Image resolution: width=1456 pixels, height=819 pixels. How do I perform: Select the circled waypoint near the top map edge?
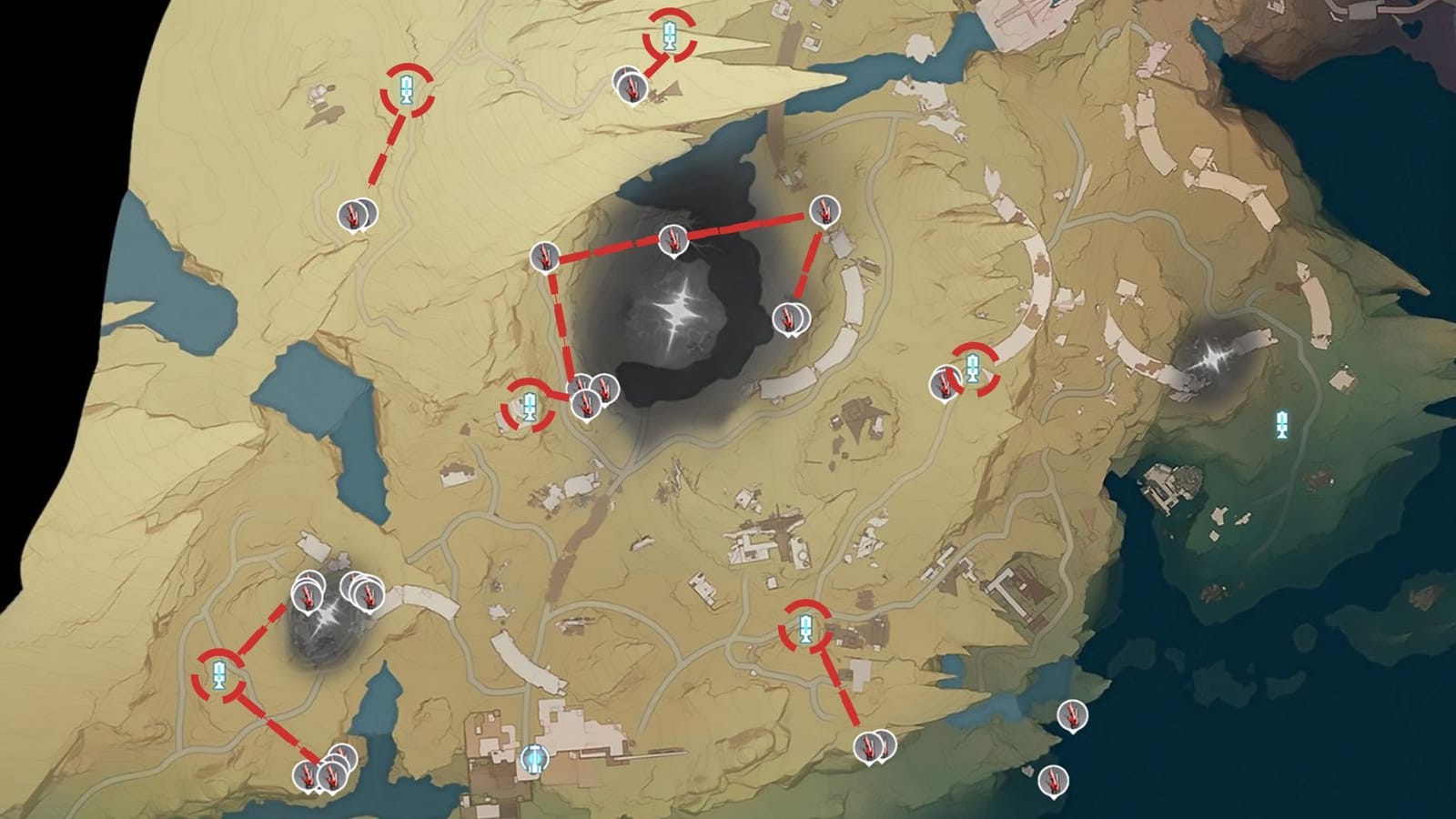[671, 36]
